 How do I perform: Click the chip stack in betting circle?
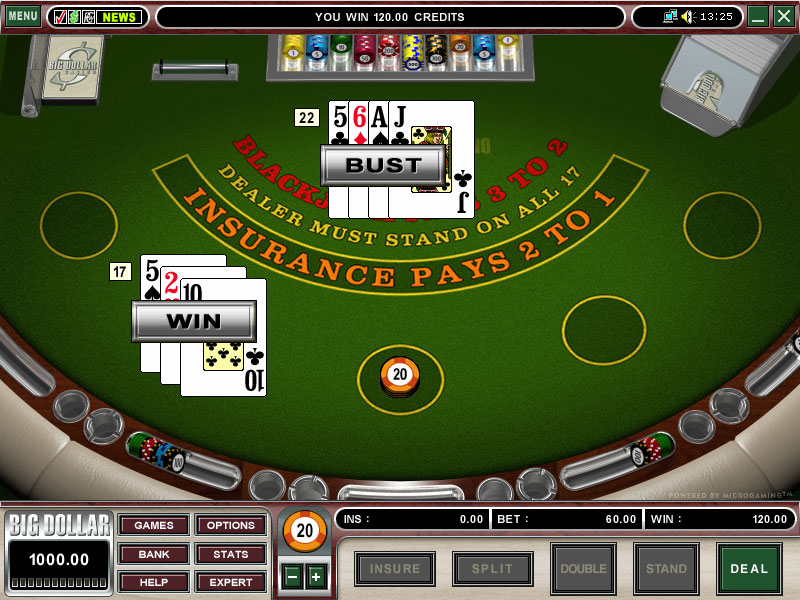tap(400, 377)
